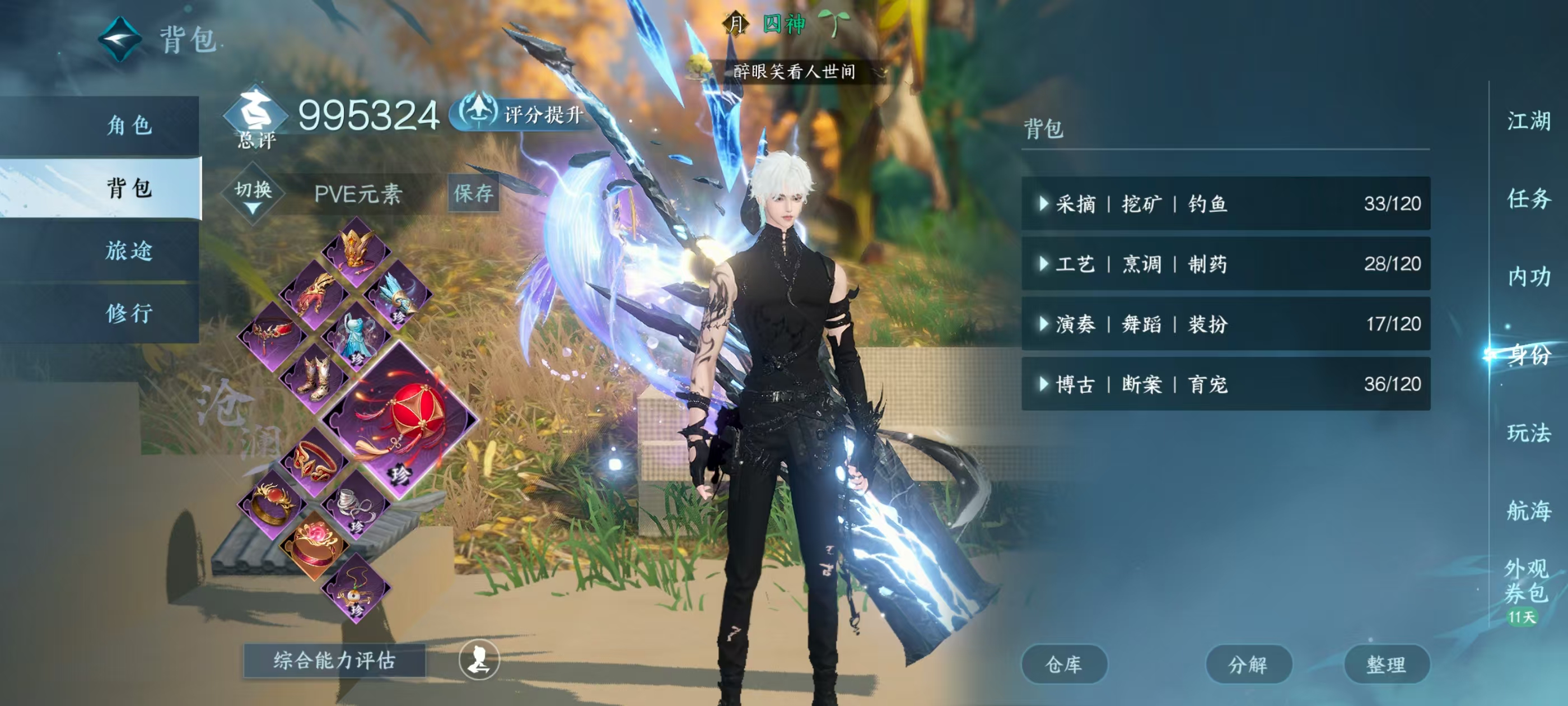Open the 修行 cultivation tab
The height and width of the screenshot is (706, 1568).
tap(129, 314)
